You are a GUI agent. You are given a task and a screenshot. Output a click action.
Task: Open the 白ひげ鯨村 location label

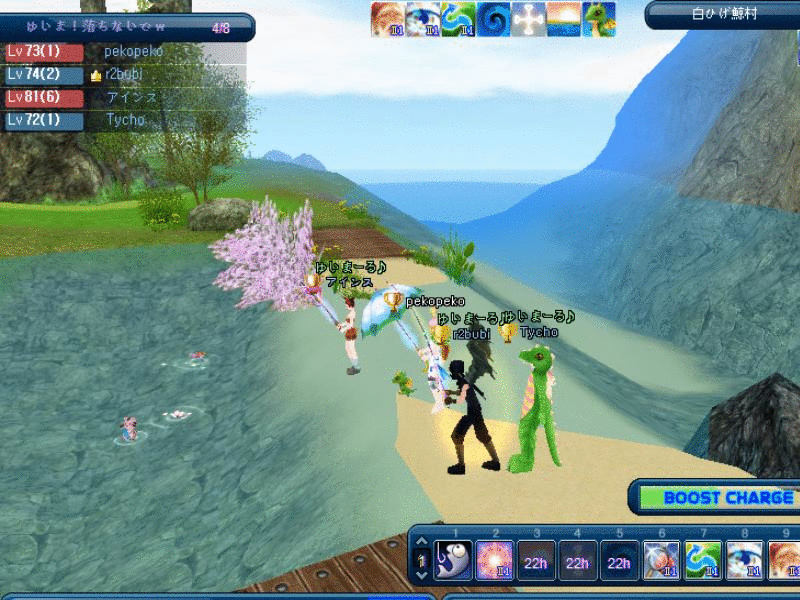point(724,14)
